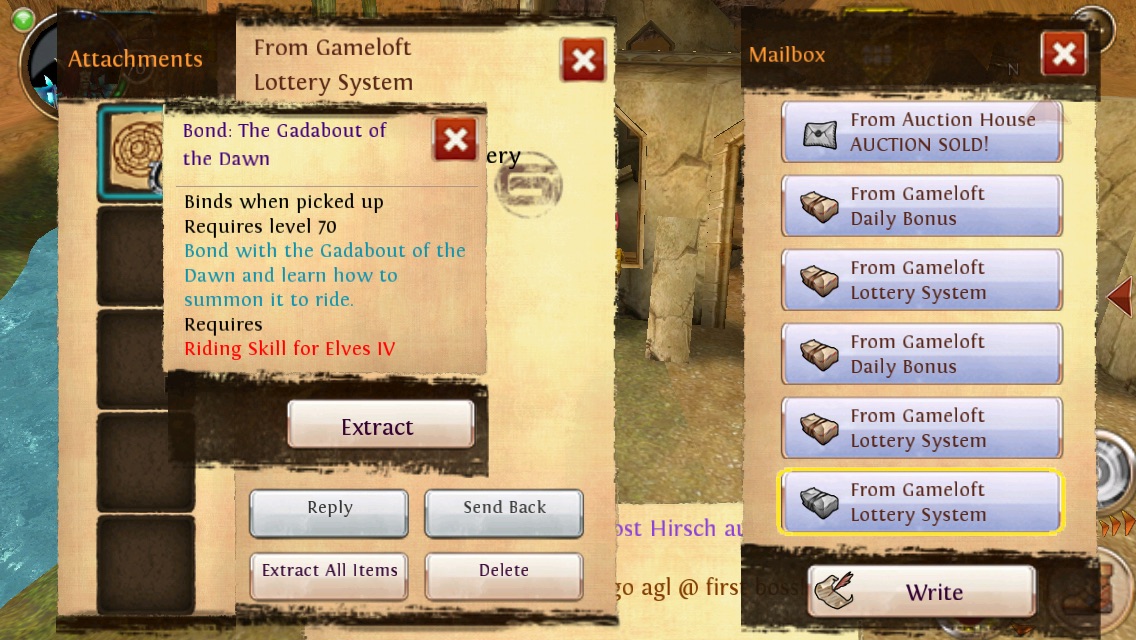Write a new mail
Viewport: 1136px width, 640px height.
point(921,592)
